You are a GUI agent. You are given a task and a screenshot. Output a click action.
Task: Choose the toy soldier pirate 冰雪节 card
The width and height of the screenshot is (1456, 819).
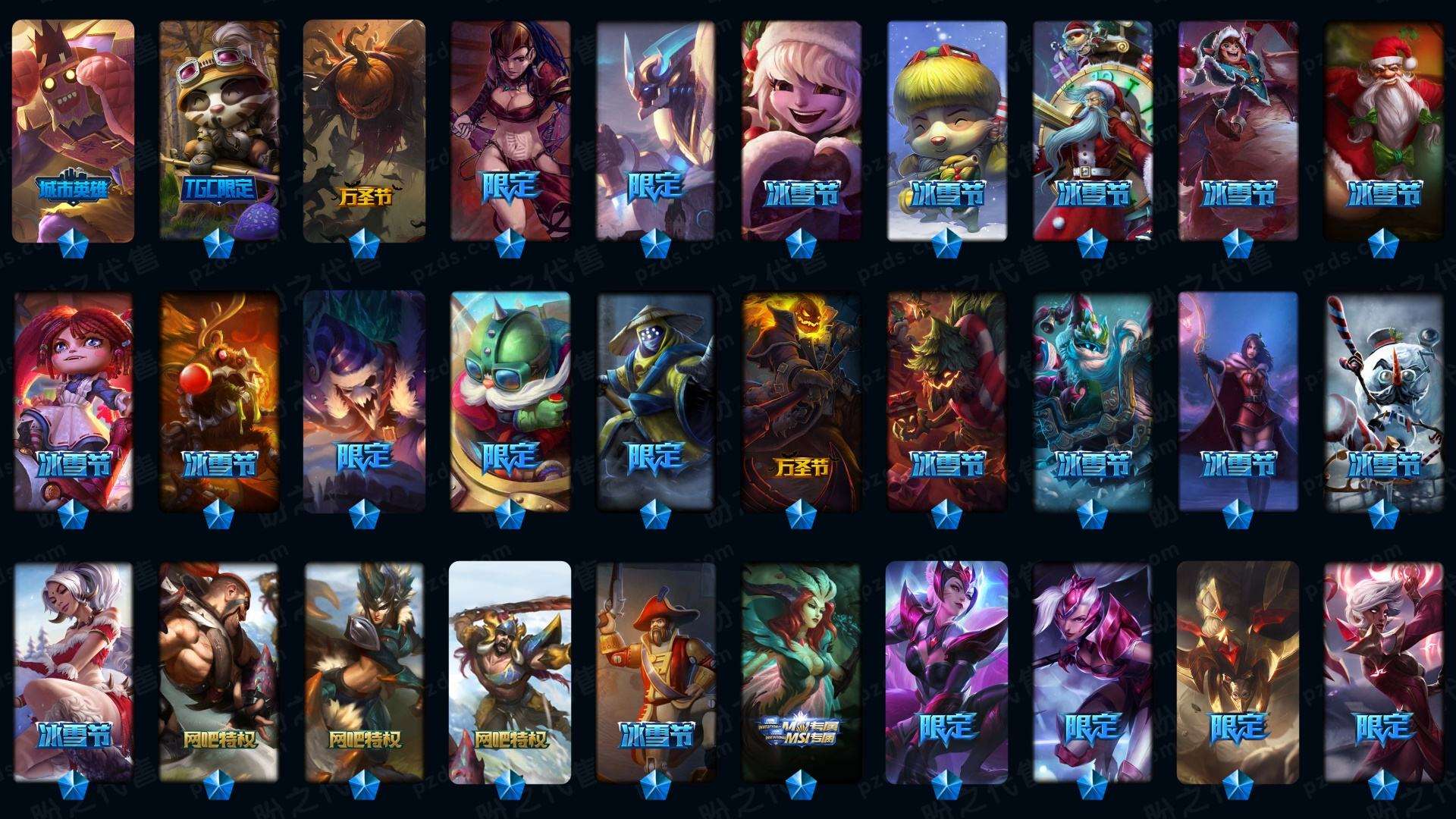pos(656,672)
